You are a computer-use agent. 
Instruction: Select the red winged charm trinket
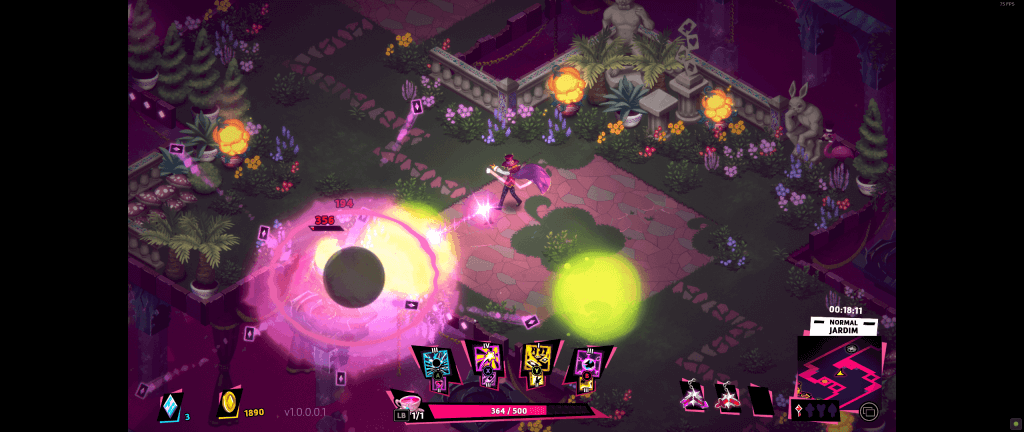(727, 396)
